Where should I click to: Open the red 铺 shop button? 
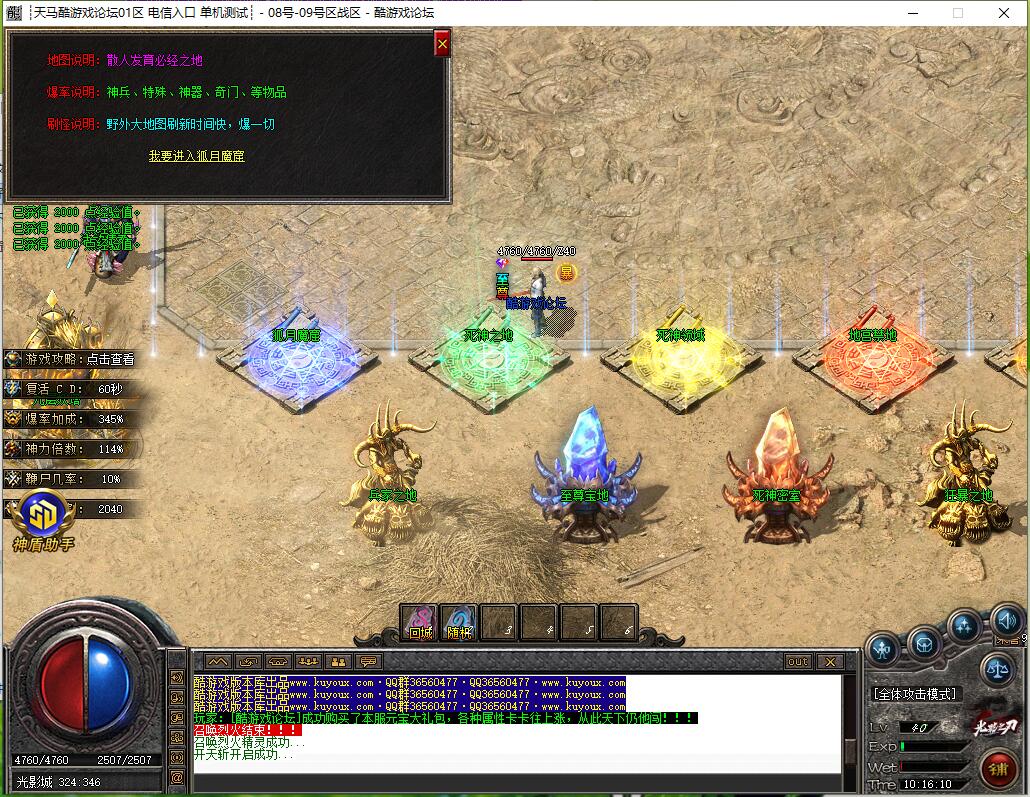coord(997,769)
